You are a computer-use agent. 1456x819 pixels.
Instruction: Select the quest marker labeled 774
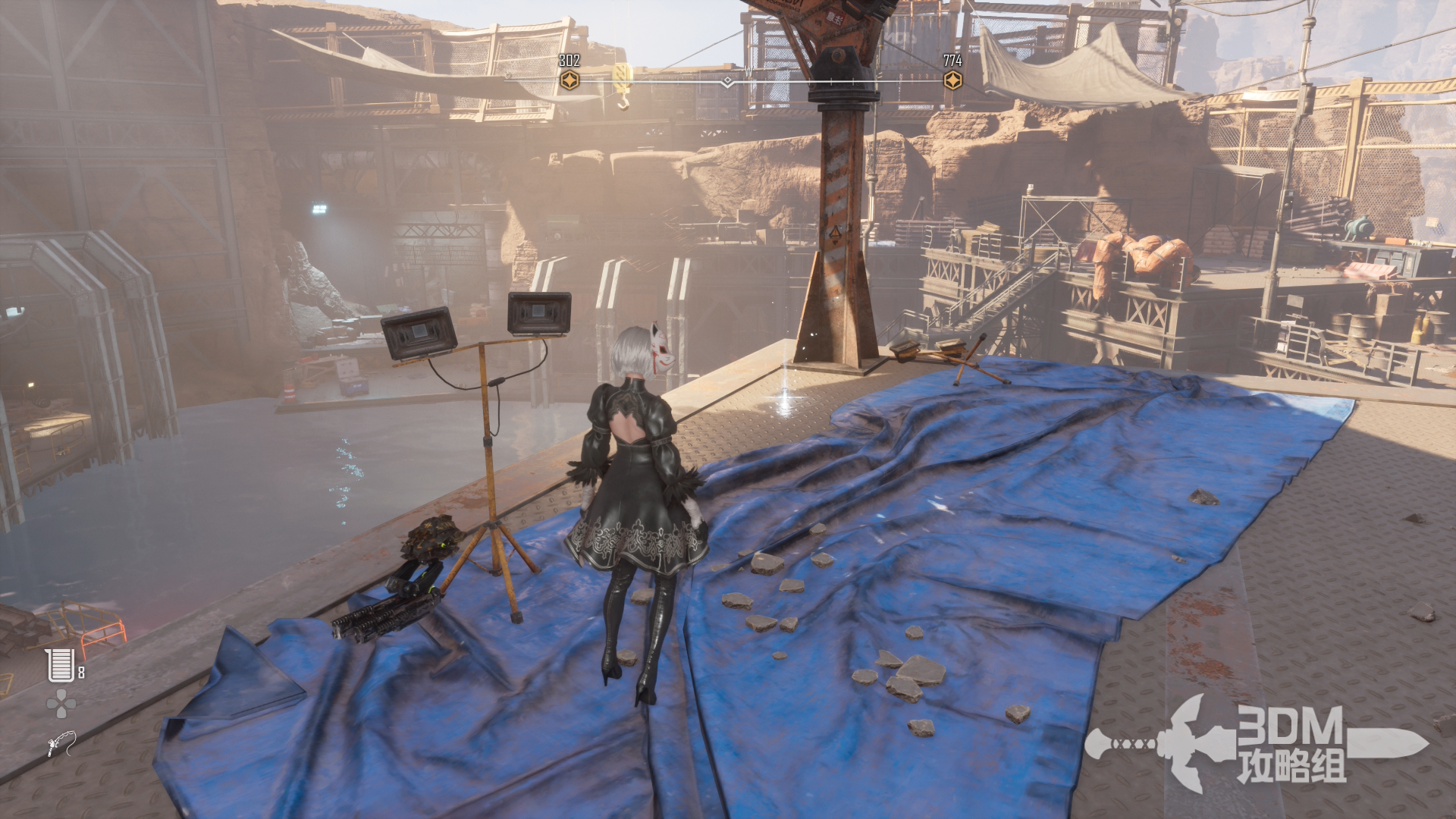pyautogui.click(x=952, y=80)
